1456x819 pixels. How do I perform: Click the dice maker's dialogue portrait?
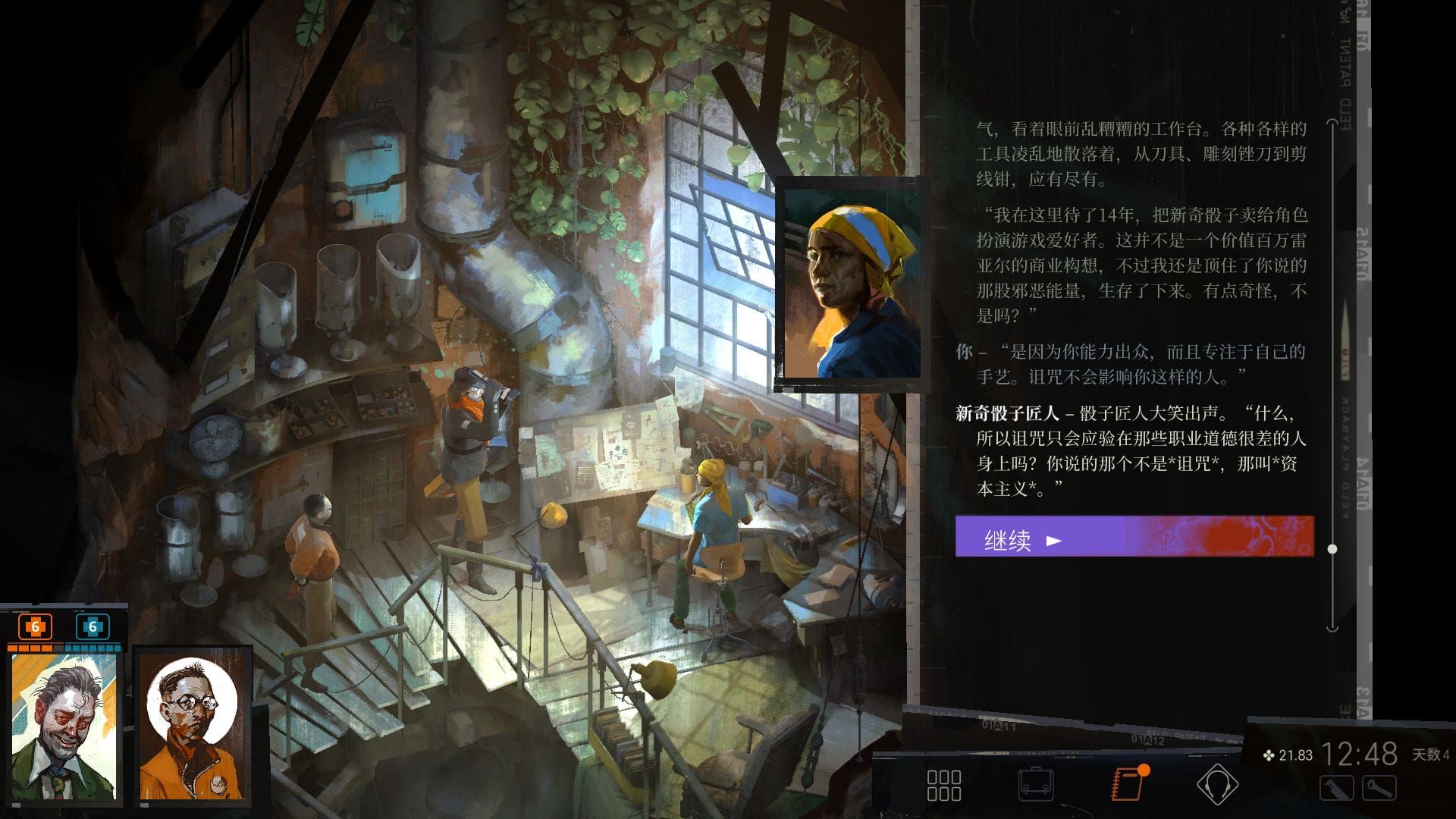851,284
